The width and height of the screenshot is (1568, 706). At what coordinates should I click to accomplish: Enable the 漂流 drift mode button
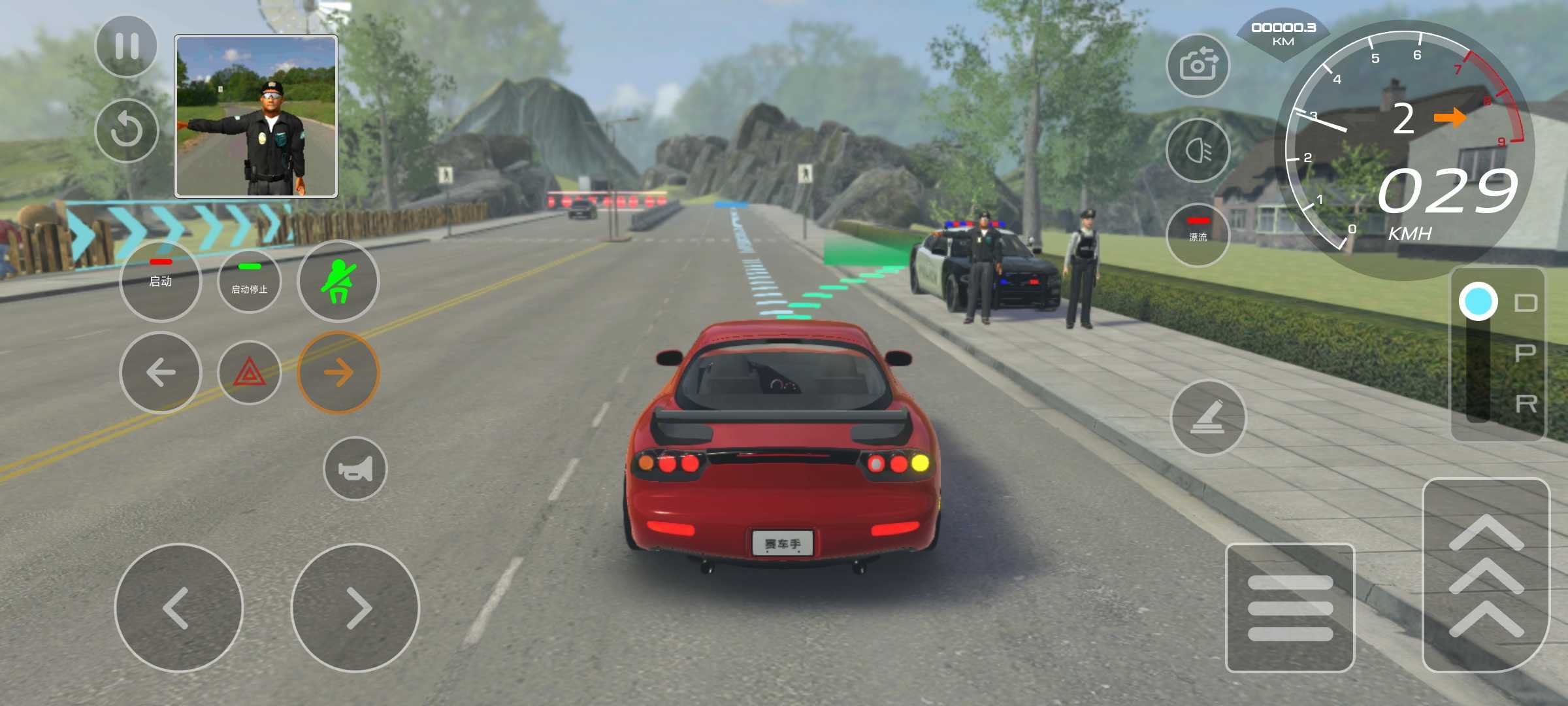(1198, 234)
